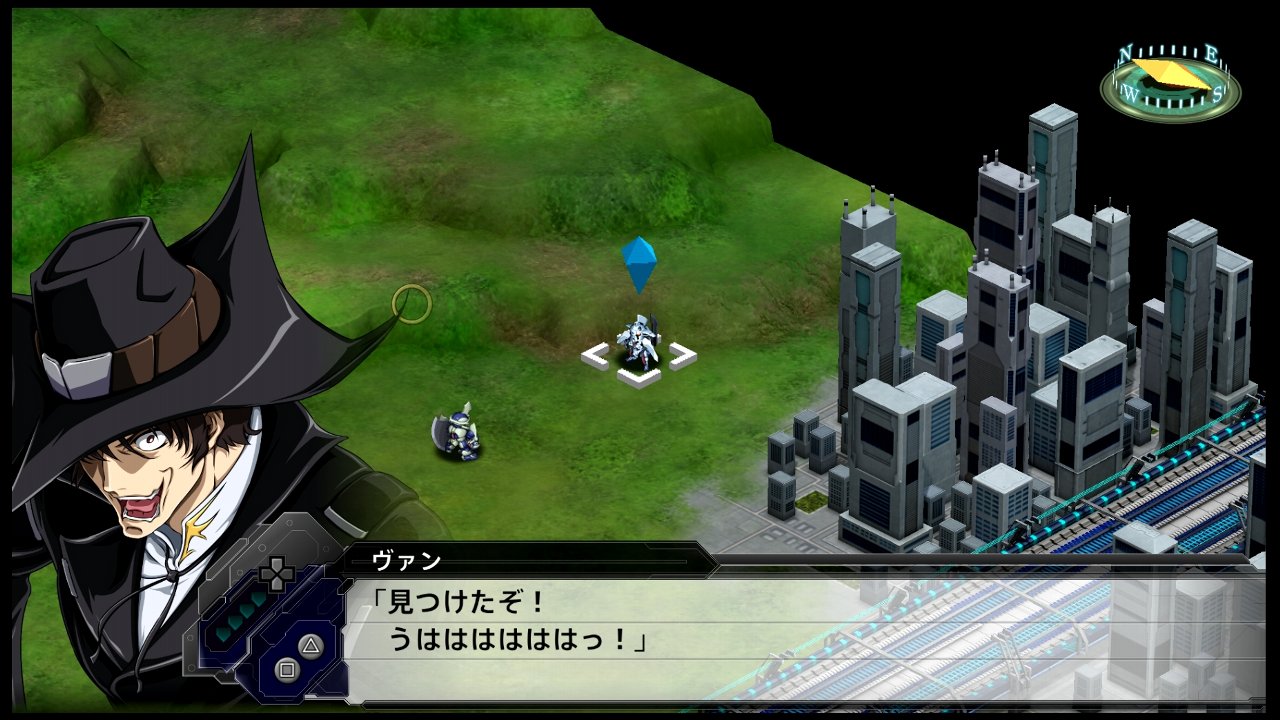Screen dimensions: 1280x720
Task: Click the N marker on the compass
Action: (1124, 52)
